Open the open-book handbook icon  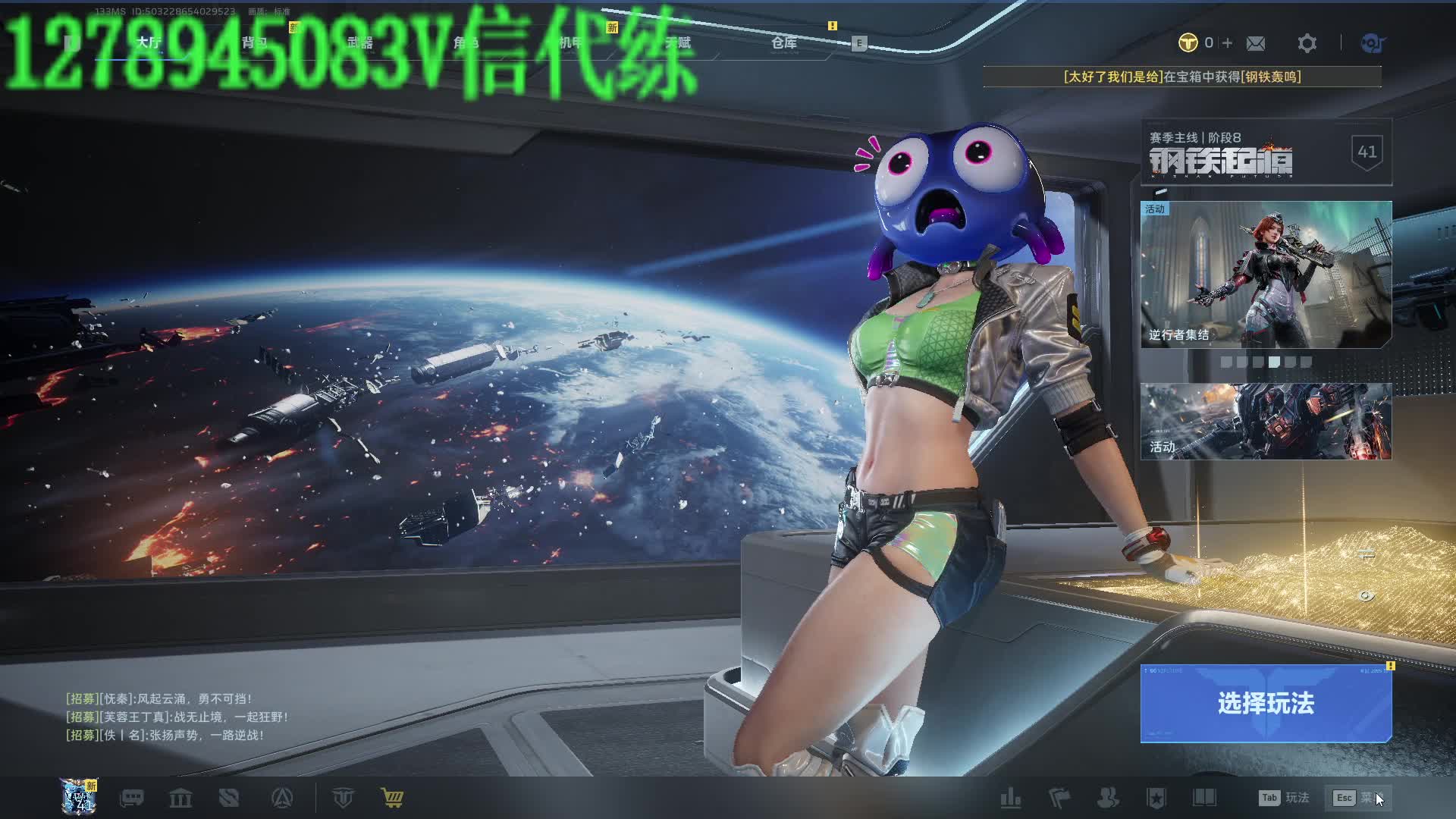coord(1204,798)
